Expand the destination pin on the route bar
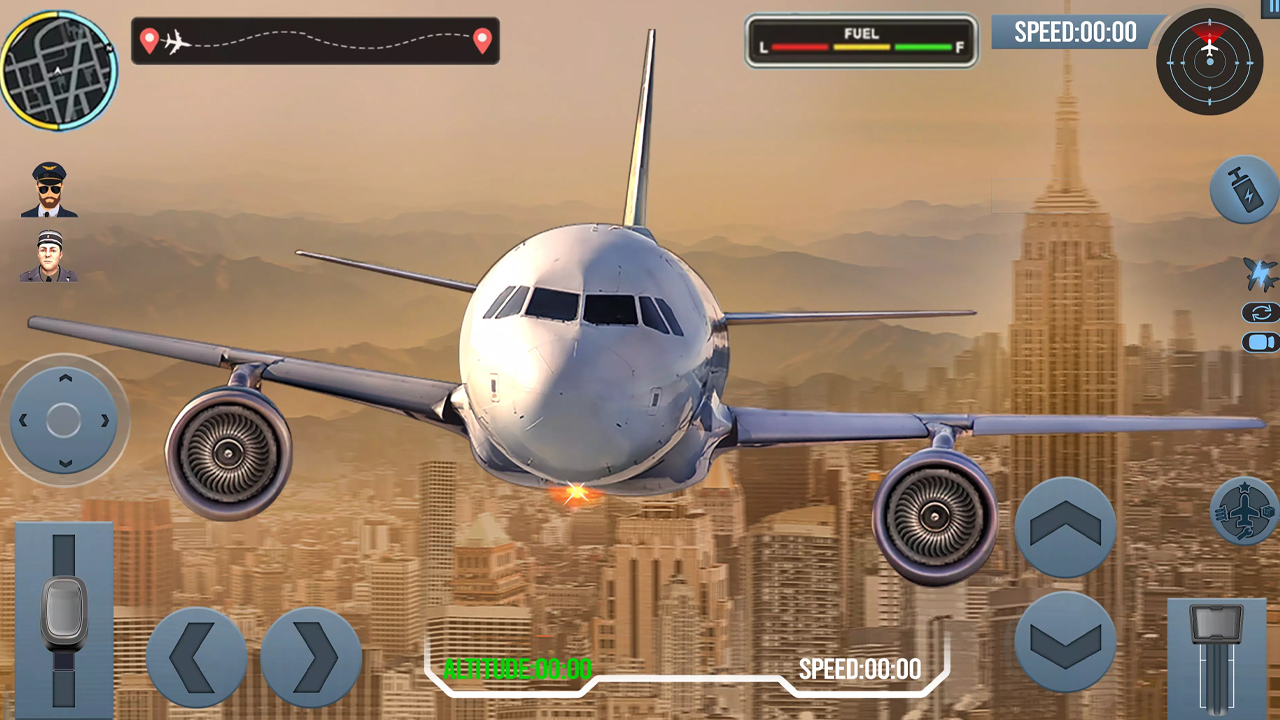The width and height of the screenshot is (1280, 720). click(x=481, y=41)
